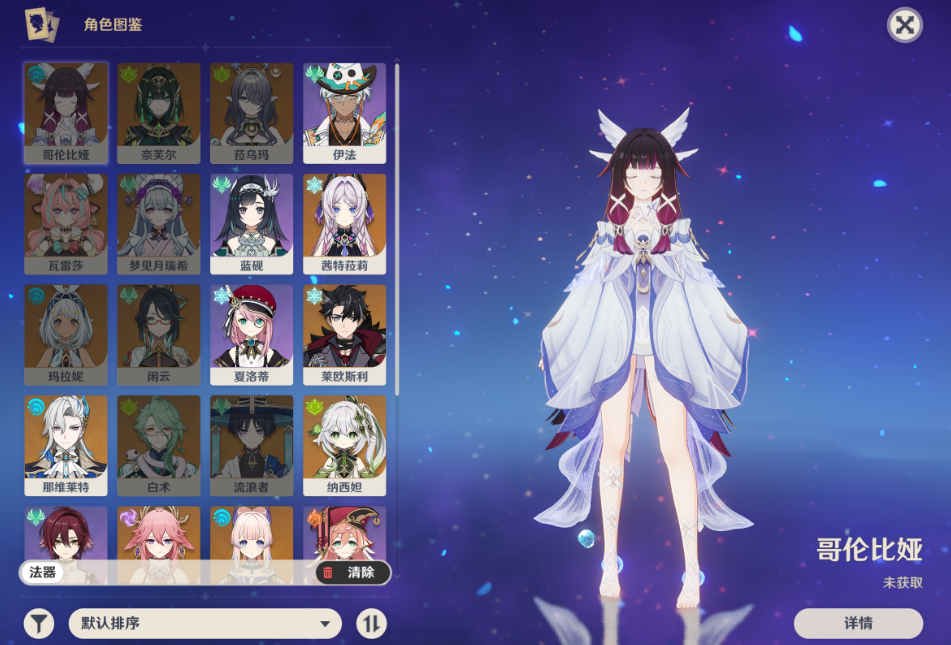Select the 夏洛蒂 character card
Image resolution: width=951 pixels, height=645 pixels.
[x=252, y=335]
